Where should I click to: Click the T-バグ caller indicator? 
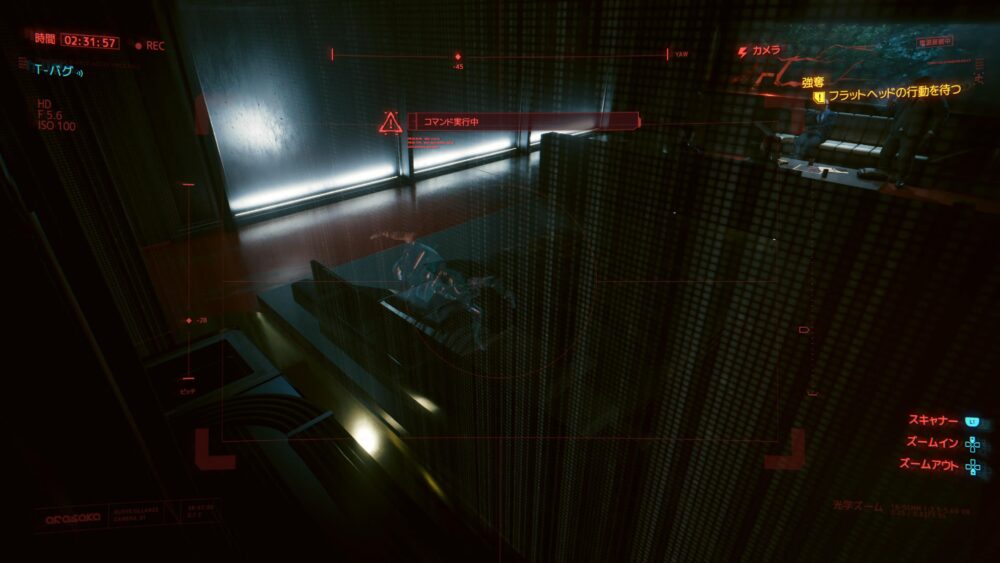pyautogui.click(x=59, y=69)
